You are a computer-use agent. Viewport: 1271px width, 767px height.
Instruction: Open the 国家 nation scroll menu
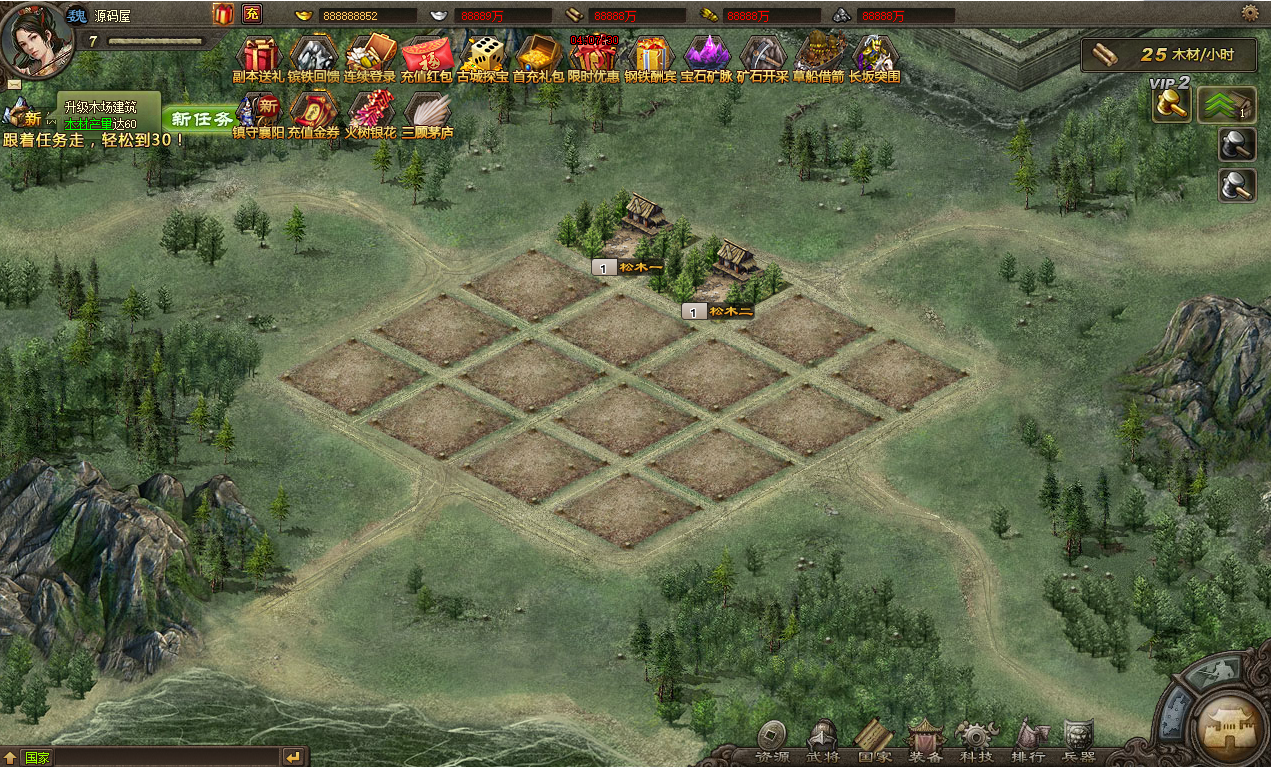click(874, 741)
